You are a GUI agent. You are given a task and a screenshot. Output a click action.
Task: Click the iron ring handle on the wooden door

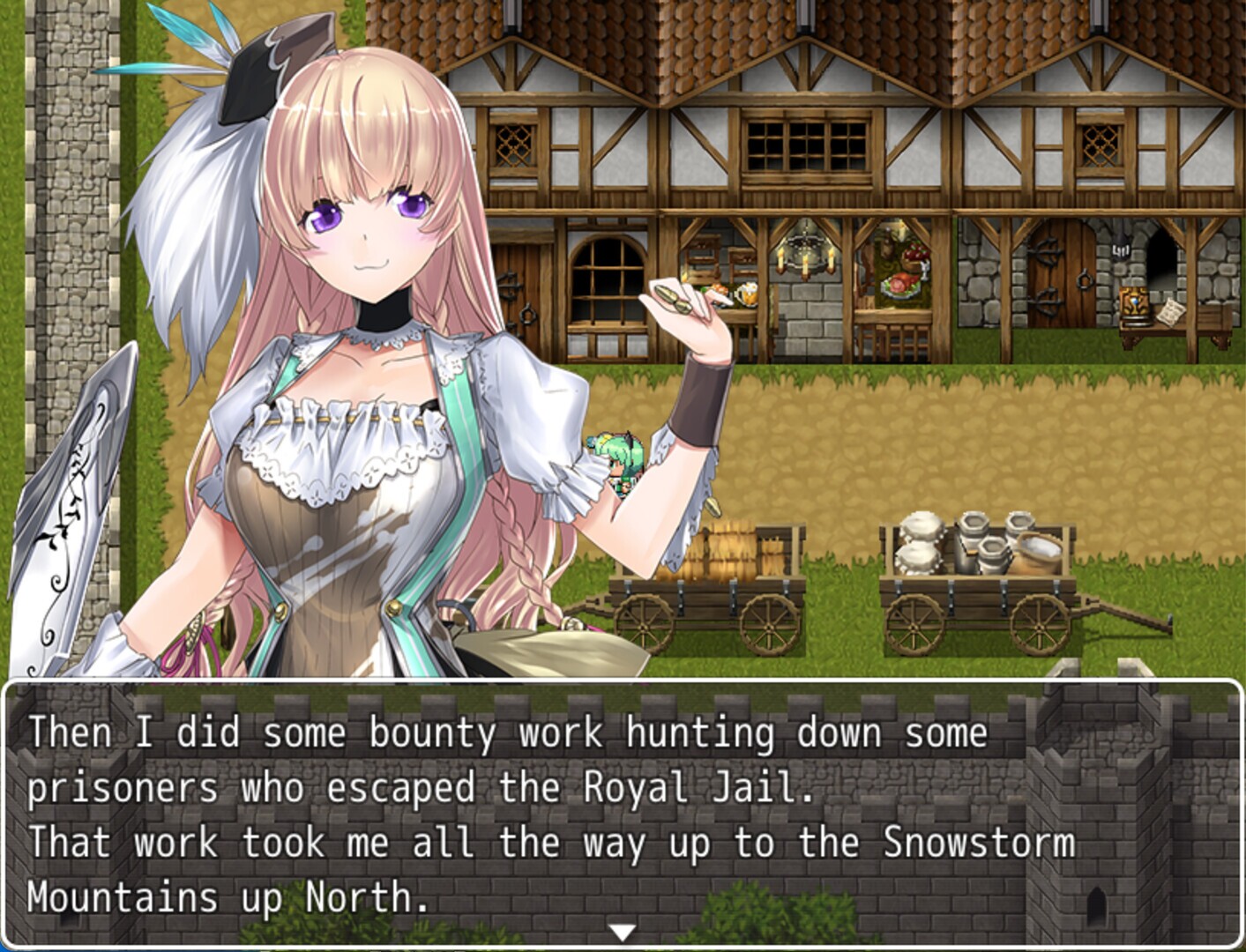coord(1085,279)
